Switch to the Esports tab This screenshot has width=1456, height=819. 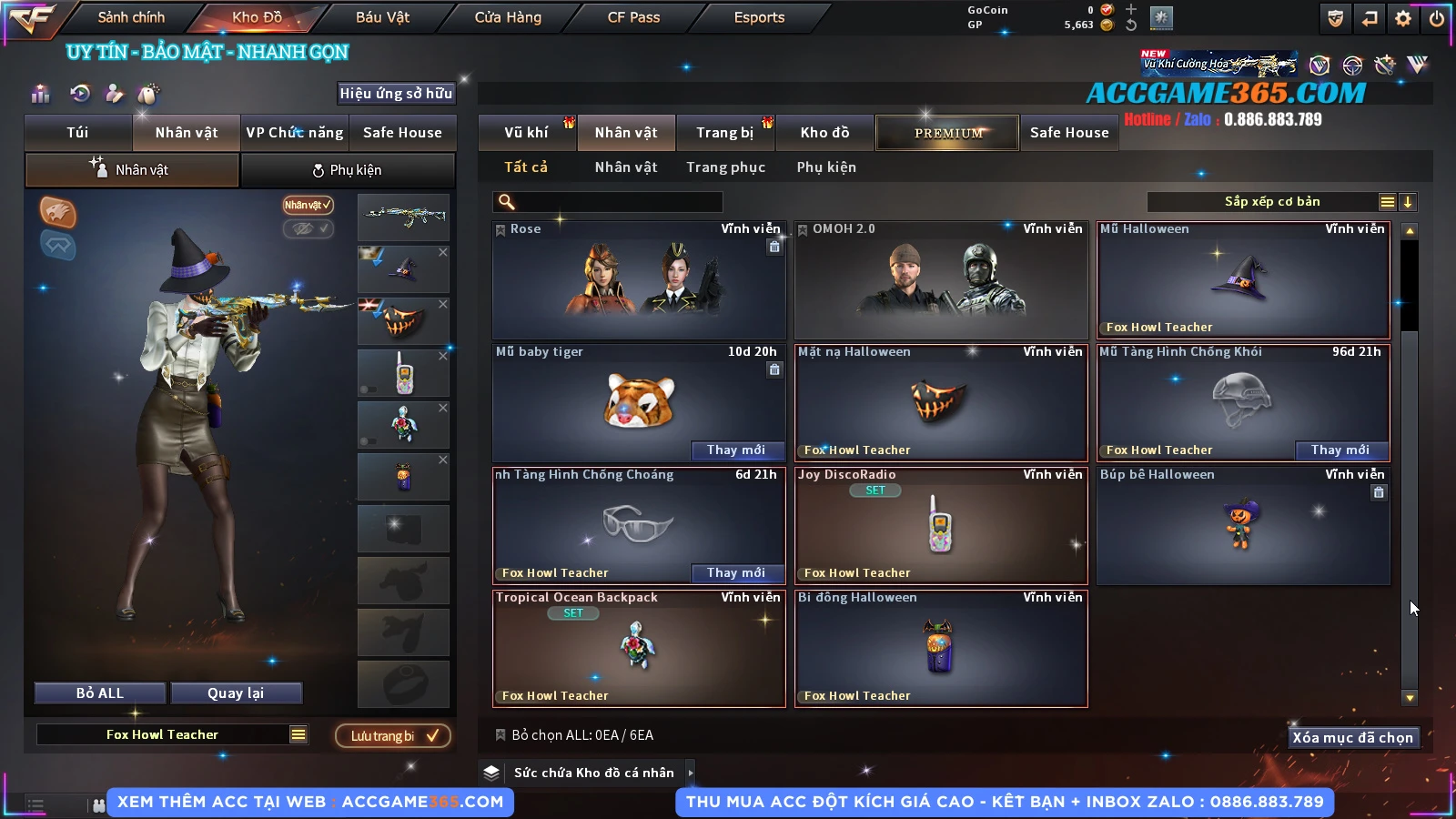click(x=759, y=17)
